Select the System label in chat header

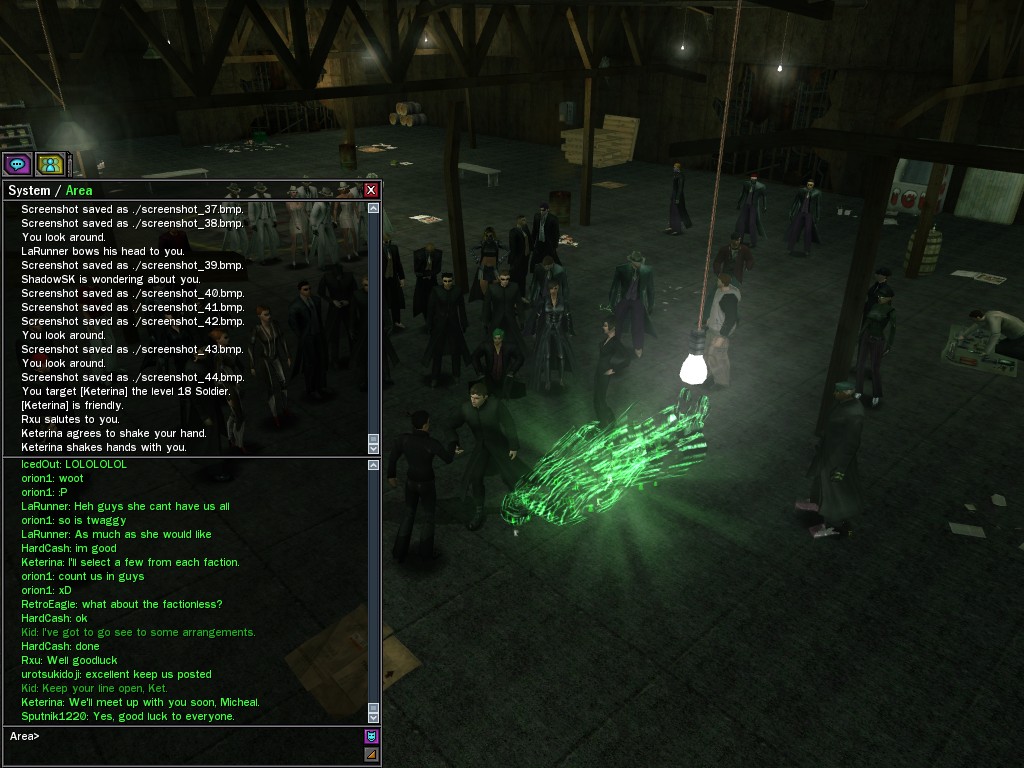[28, 190]
